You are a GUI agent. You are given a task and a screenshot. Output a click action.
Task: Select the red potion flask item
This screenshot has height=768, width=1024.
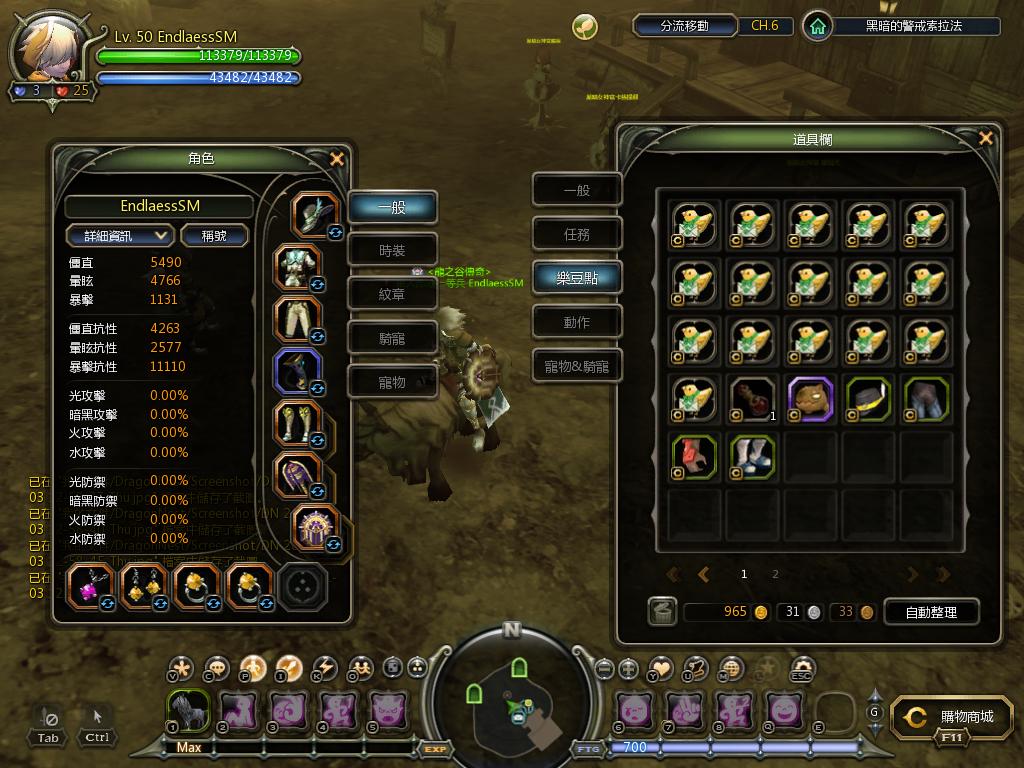pyautogui.click(x=753, y=397)
